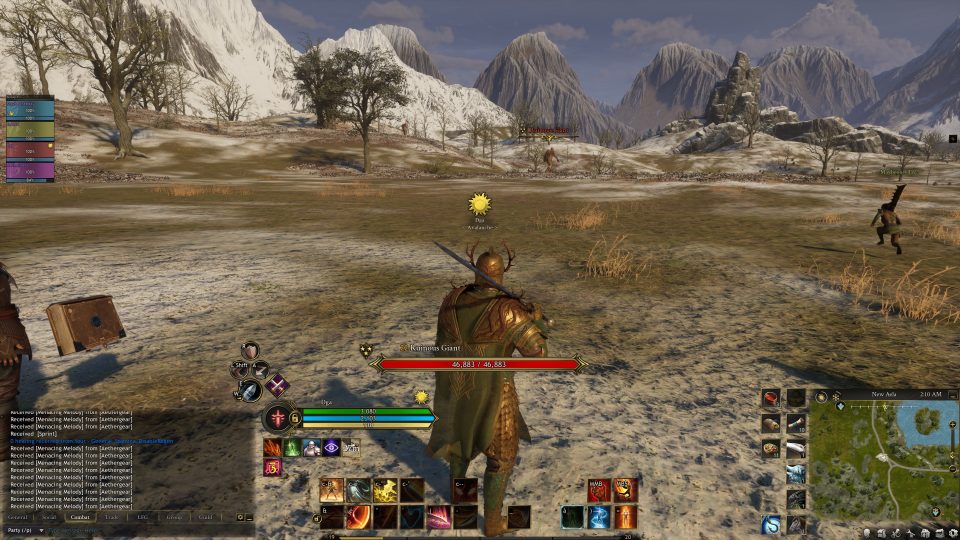Activate the blue fishing hook icon
The height and width of the screenshot is (540, 960).
tap(771, 523)
